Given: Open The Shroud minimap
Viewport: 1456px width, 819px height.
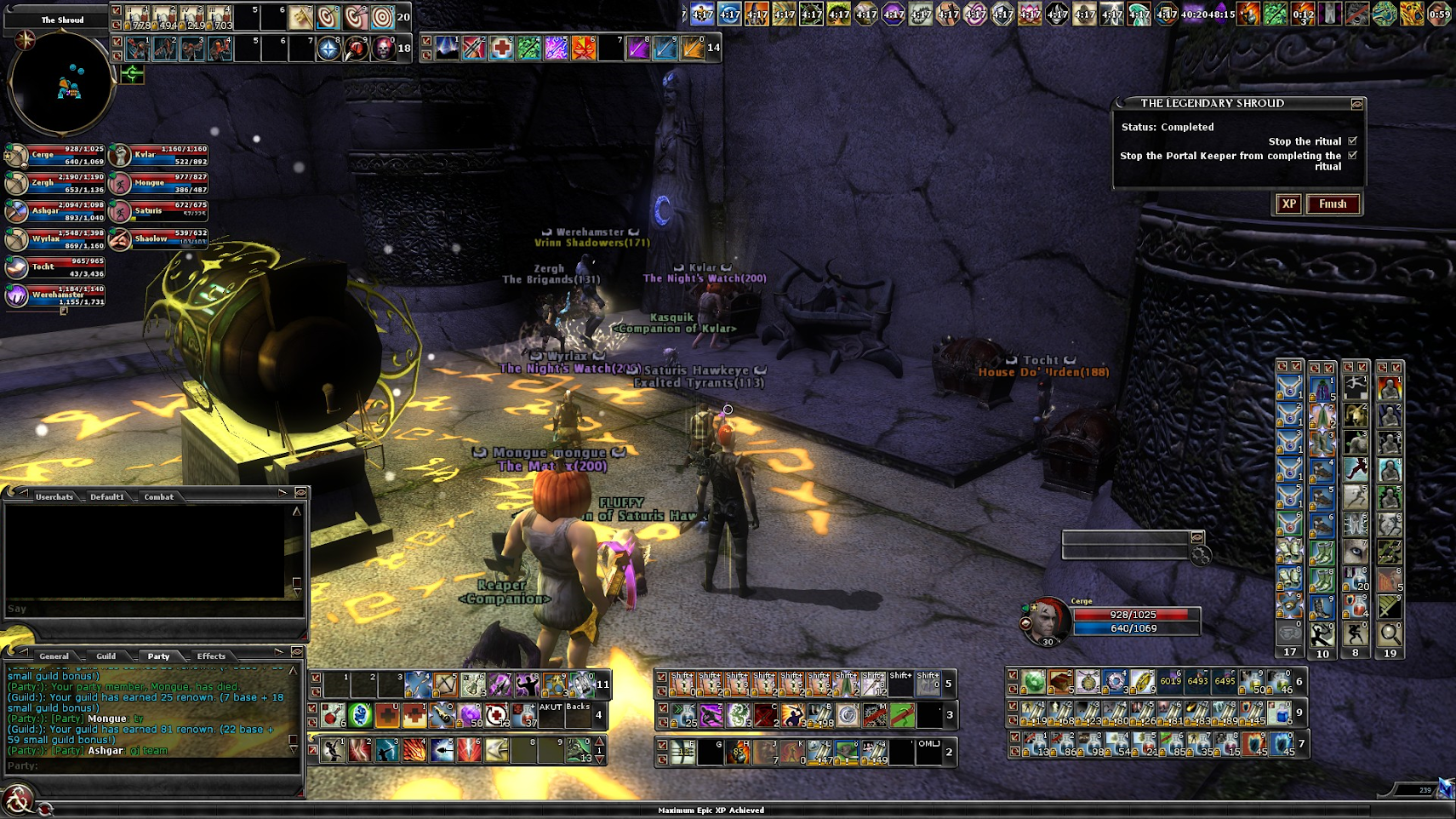Looking at the screenshot, I should click(60, 83).
